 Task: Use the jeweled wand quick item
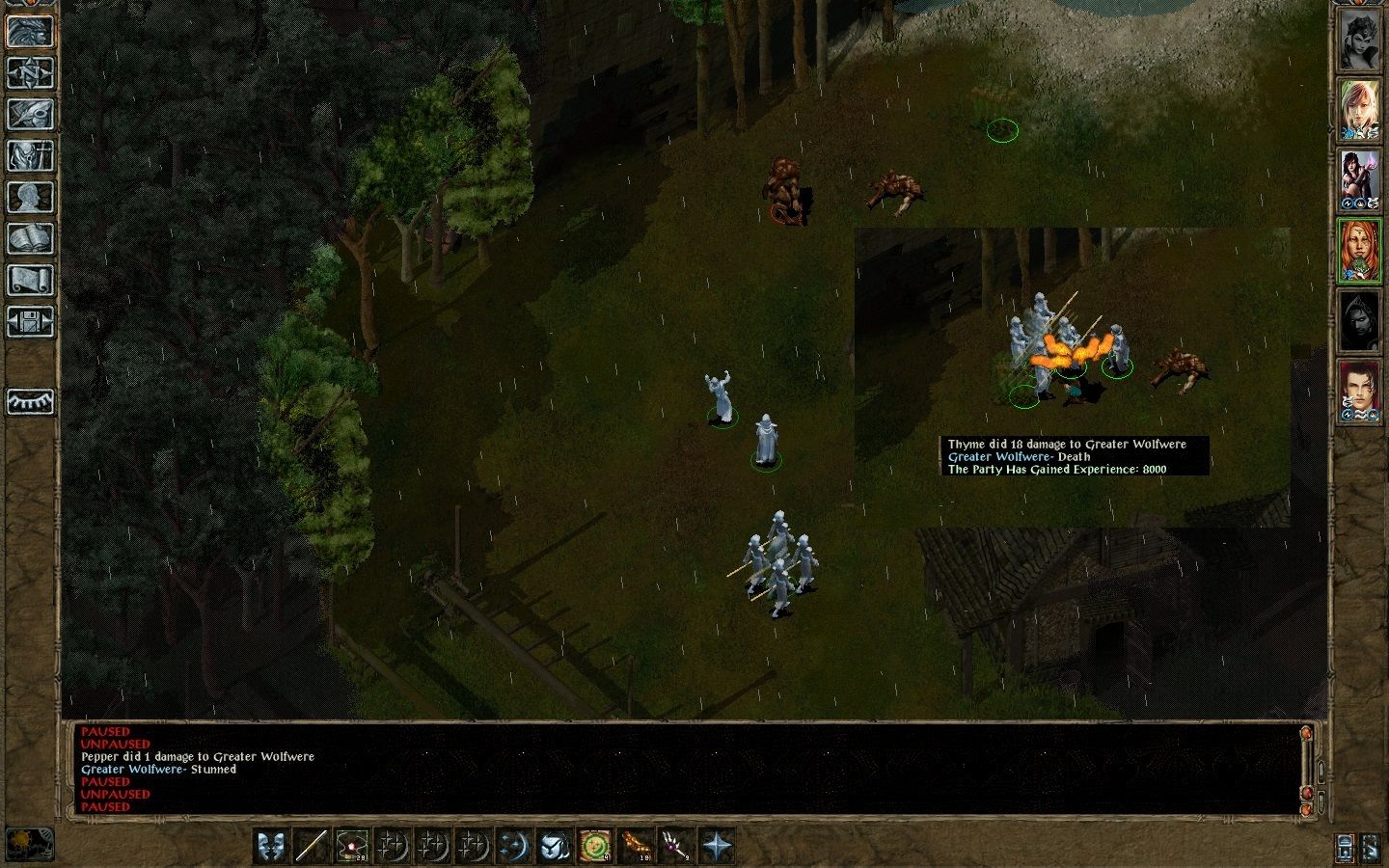(x=675, y=846)
